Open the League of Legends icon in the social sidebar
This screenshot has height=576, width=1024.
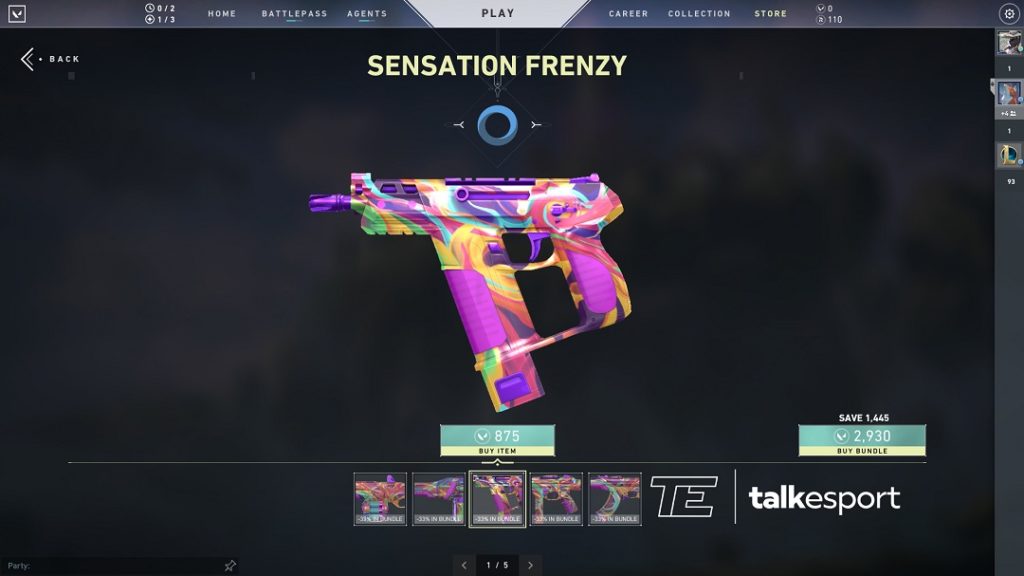(x=1008, y=155)
